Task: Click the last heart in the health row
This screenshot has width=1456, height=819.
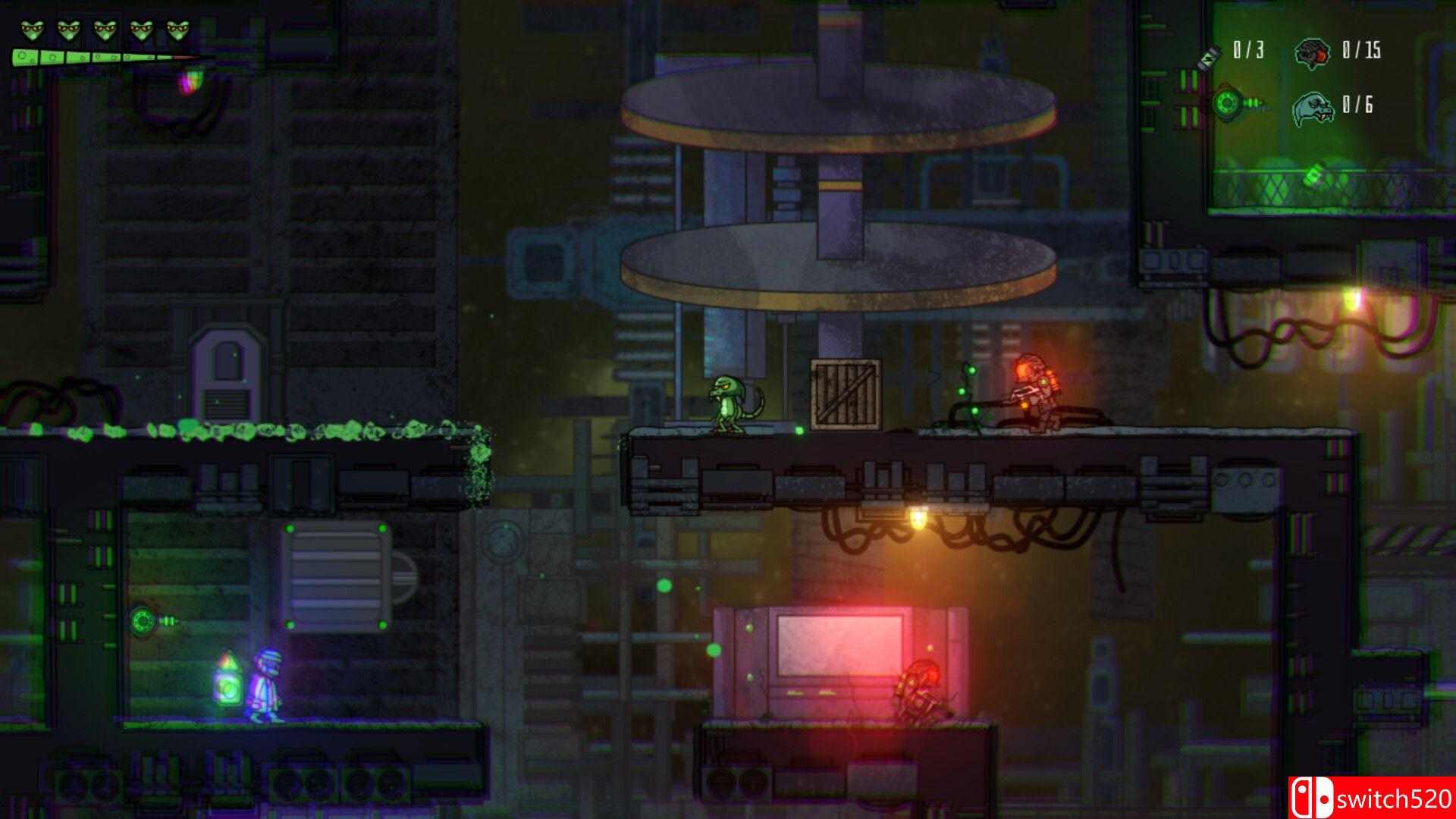Action: (x=177, y=30)
